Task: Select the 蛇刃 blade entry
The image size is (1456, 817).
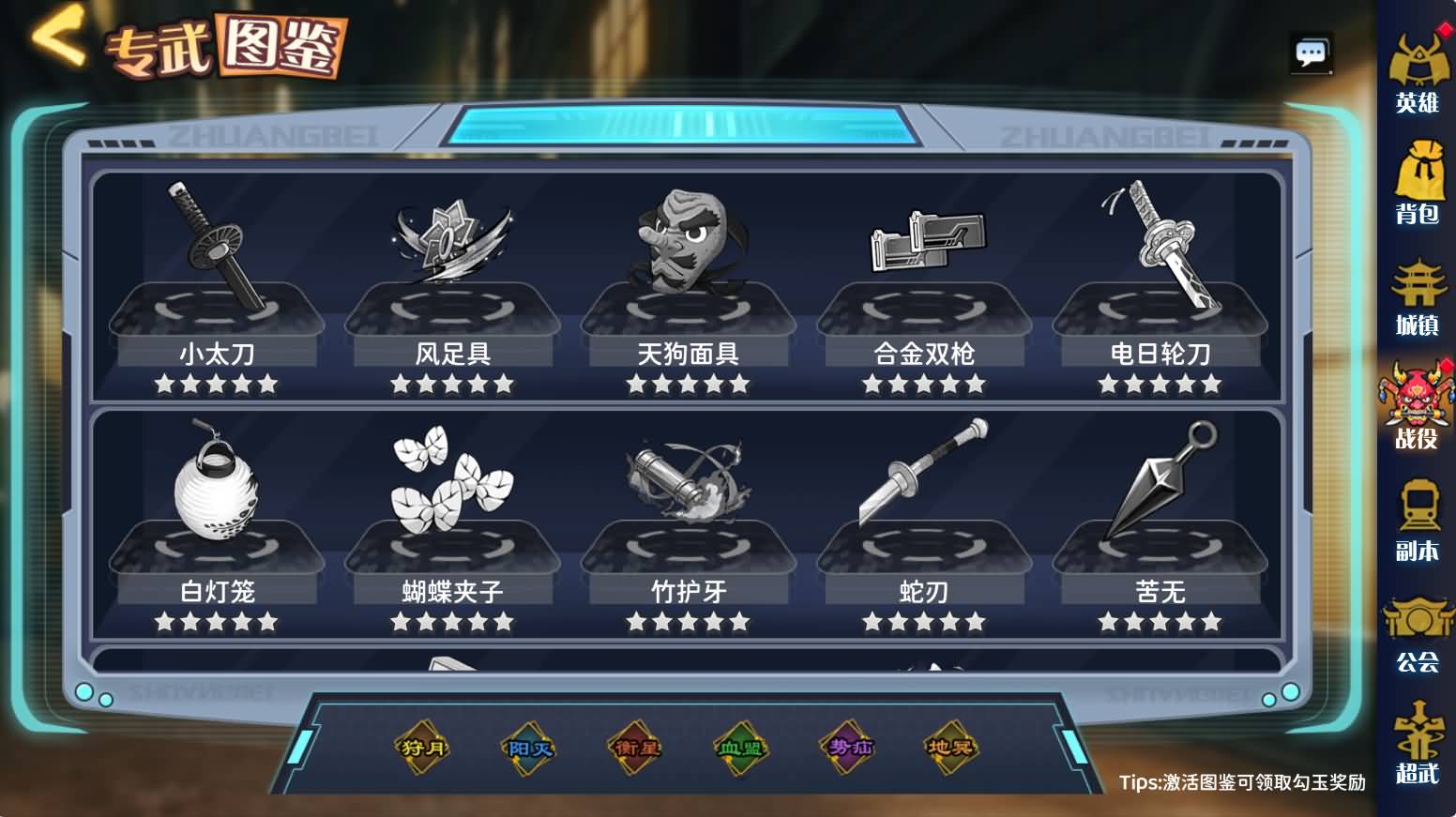Action: (924, 519)
